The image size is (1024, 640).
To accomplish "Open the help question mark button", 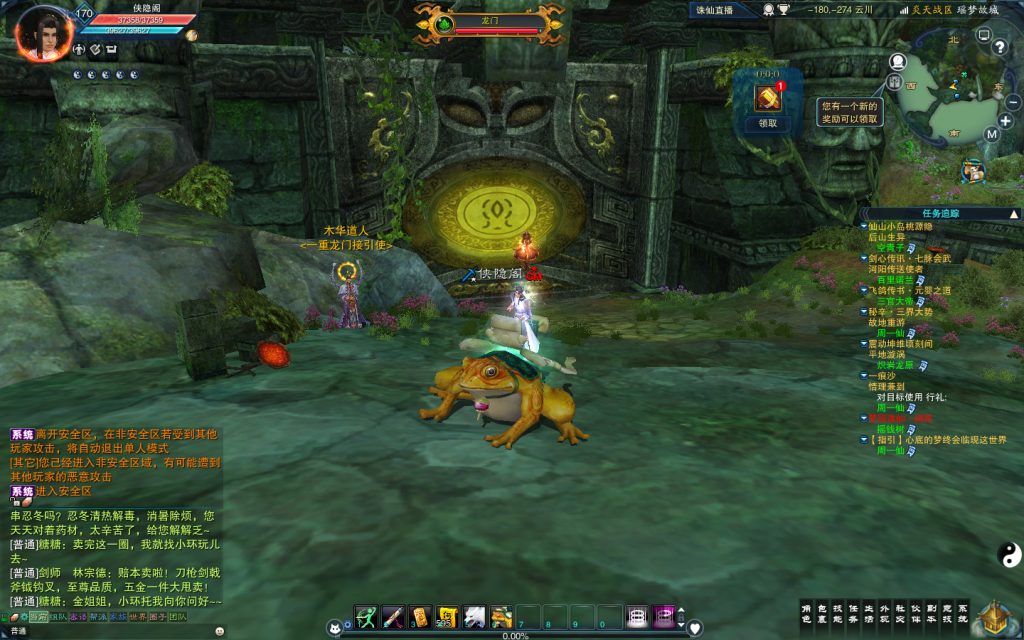I will coord(998,47).
